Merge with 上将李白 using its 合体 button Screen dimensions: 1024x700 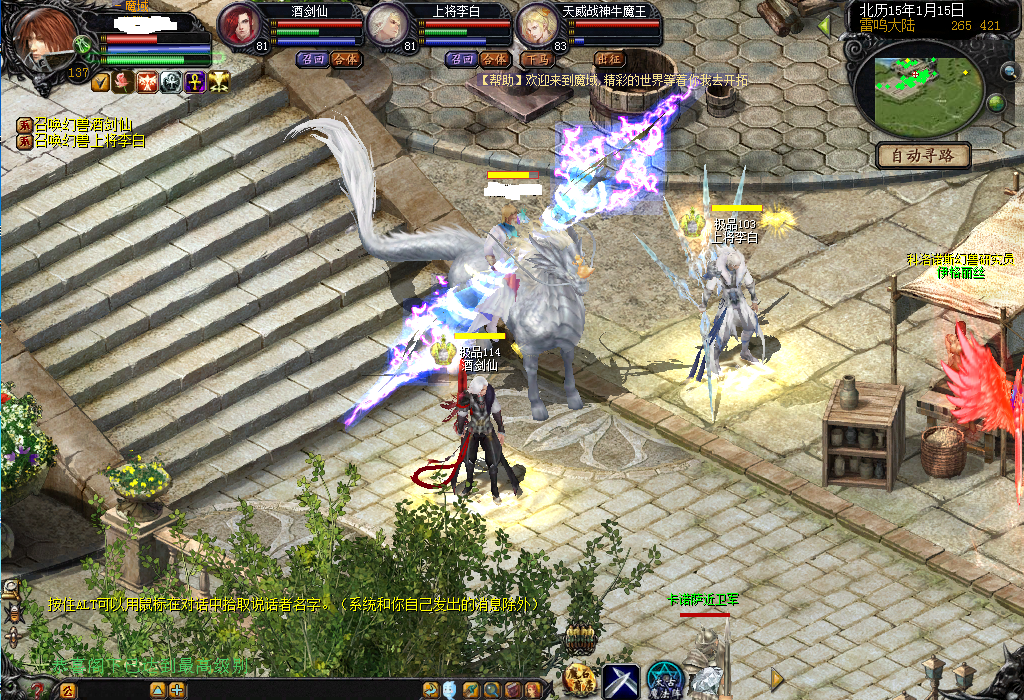[x=494, y=59]
